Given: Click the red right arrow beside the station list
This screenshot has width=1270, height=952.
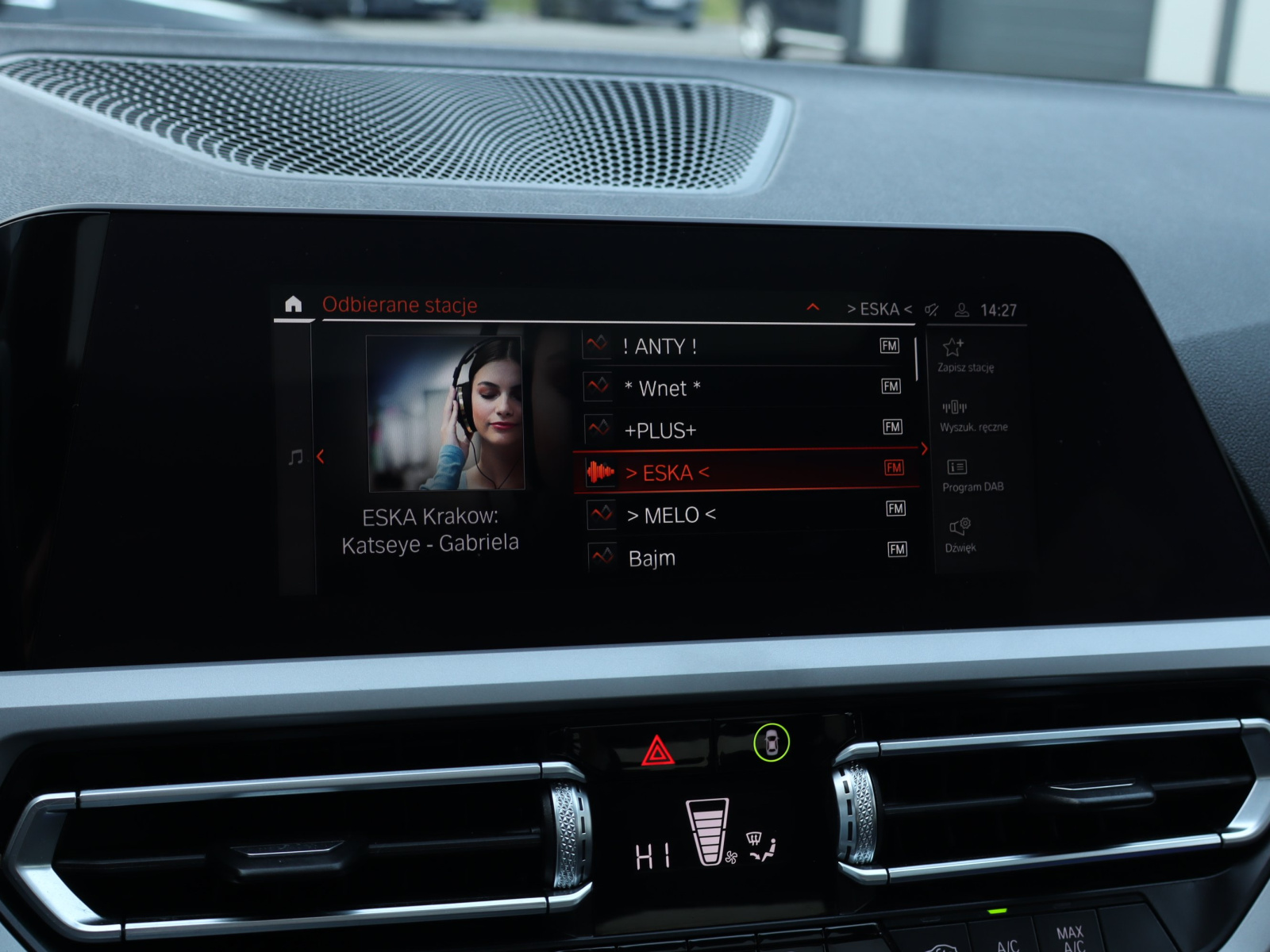Looking at the screenshot, I should pyautogui.click(x=924, y=449).
